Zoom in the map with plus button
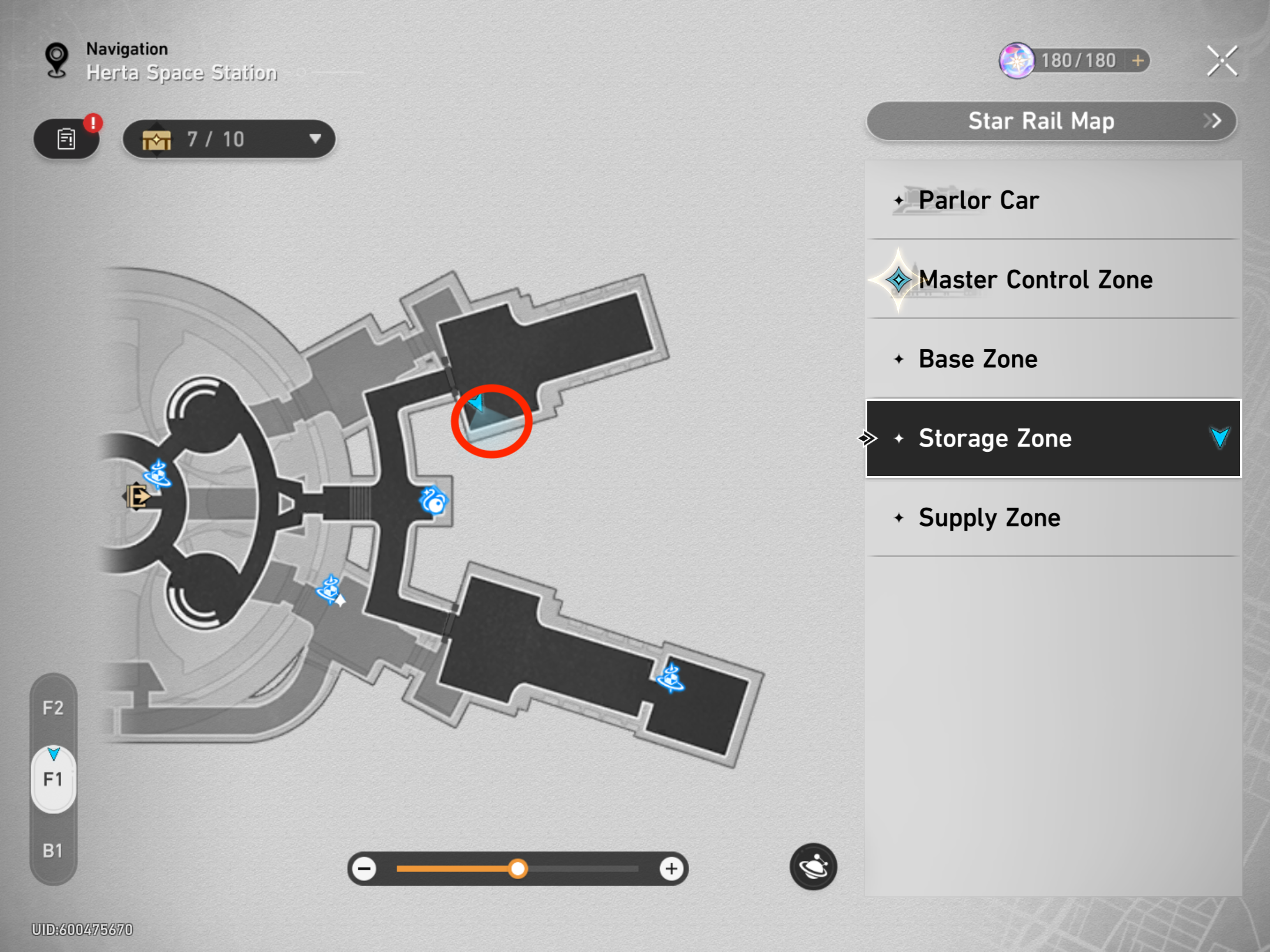The width and height of the screenshot is (1270, 952). click(671, 869)
